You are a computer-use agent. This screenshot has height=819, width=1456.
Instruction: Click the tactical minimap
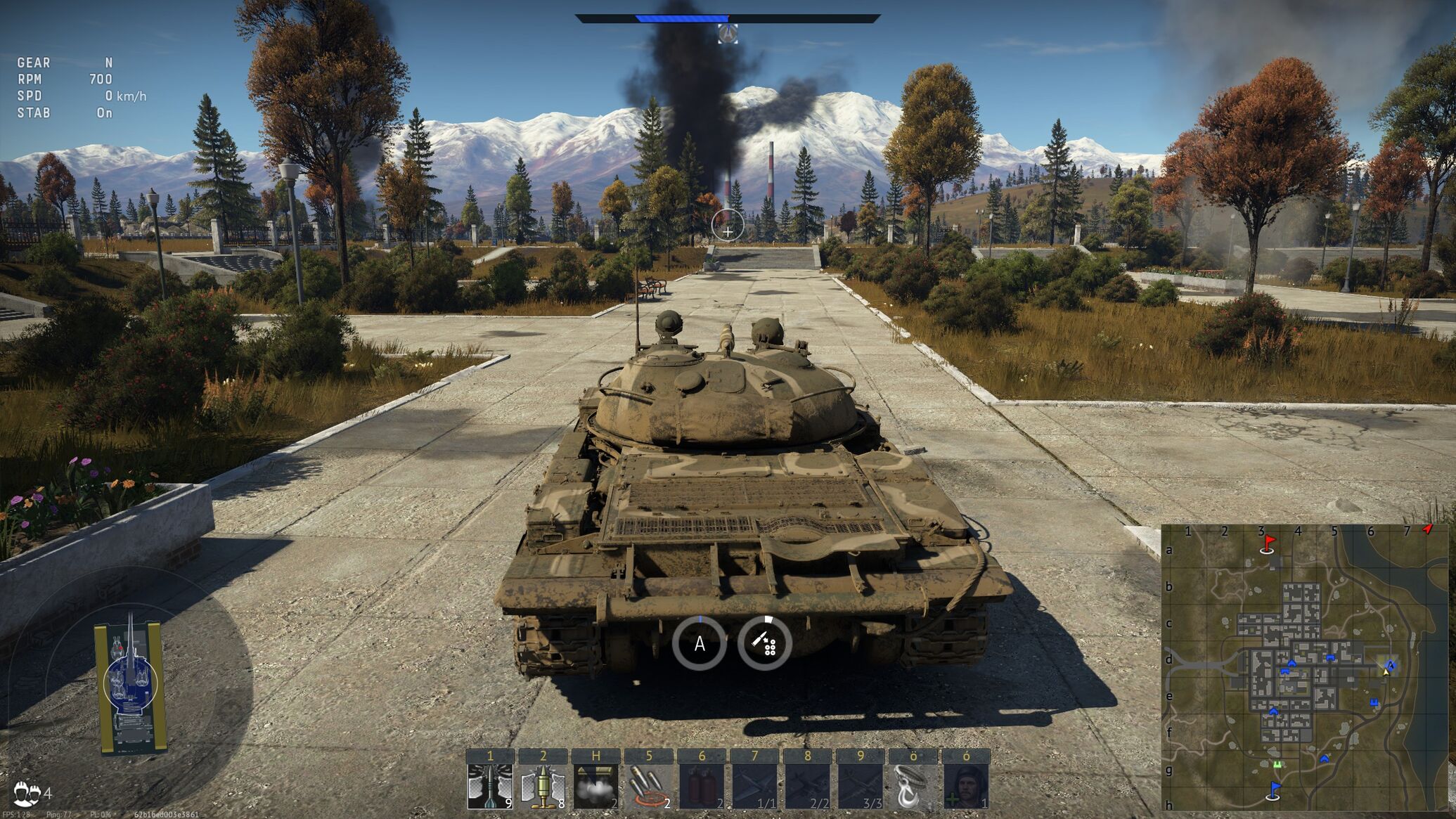(x=1304, y=667)
